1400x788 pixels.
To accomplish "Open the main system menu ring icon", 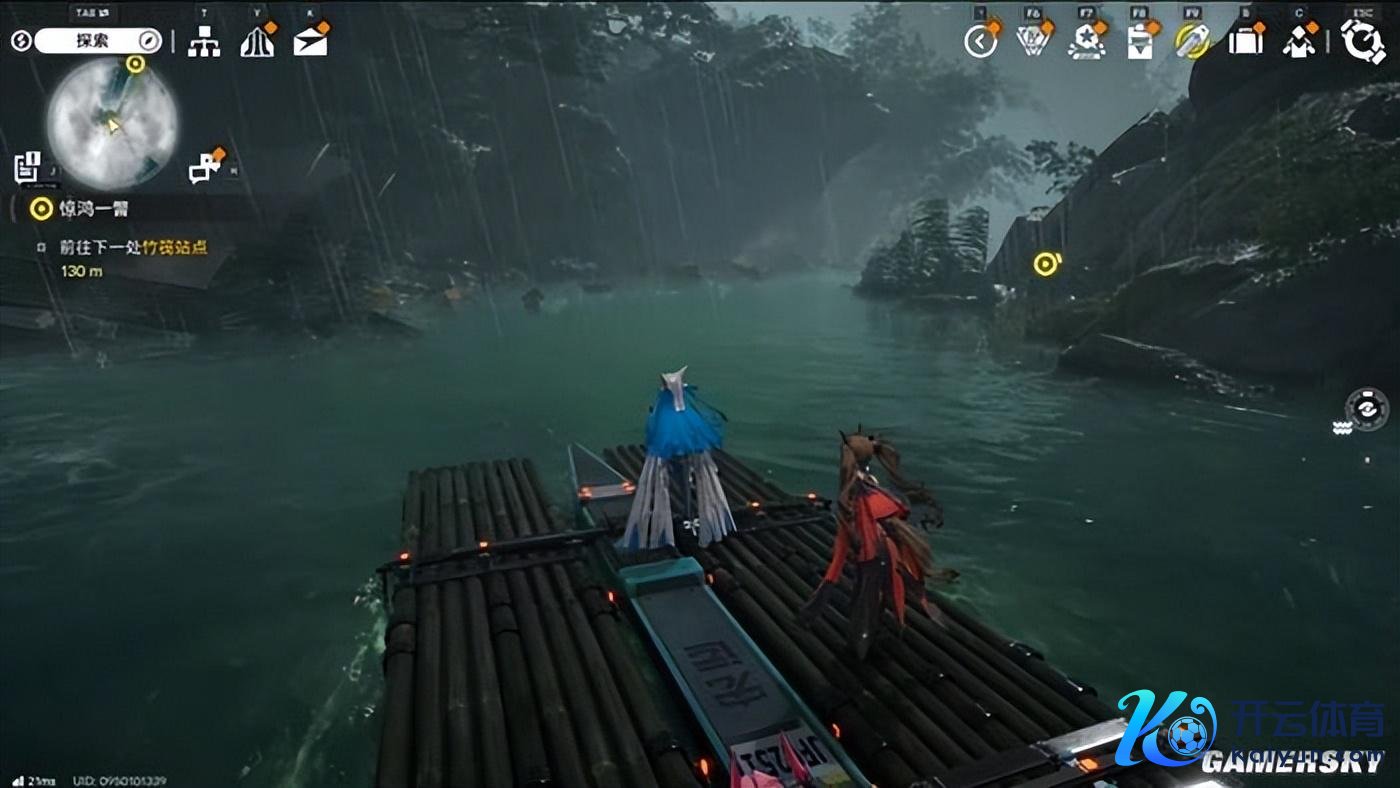I will (1362, 41).
